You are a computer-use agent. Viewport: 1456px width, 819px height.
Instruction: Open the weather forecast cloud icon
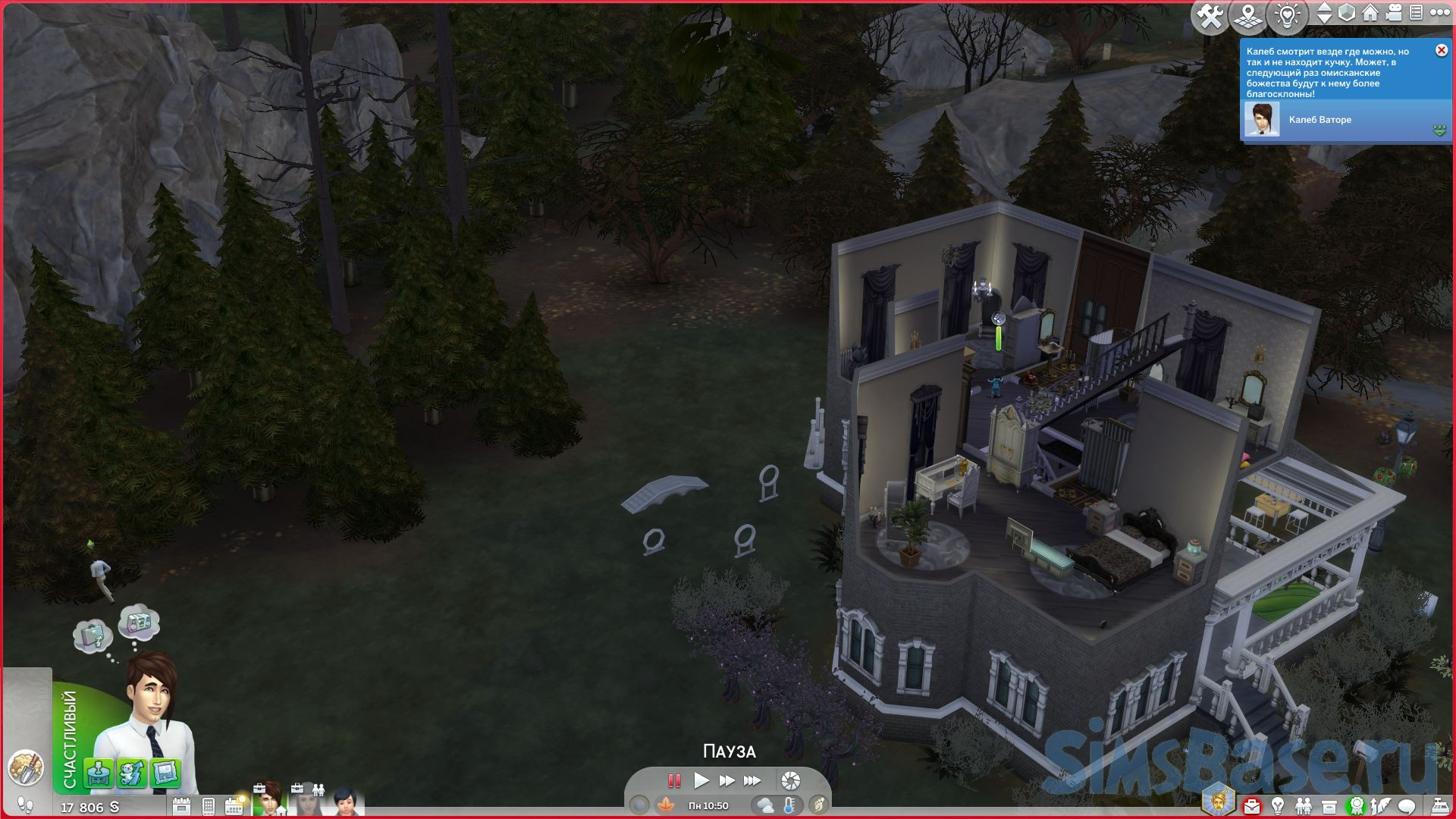click(x=765, y=805)
